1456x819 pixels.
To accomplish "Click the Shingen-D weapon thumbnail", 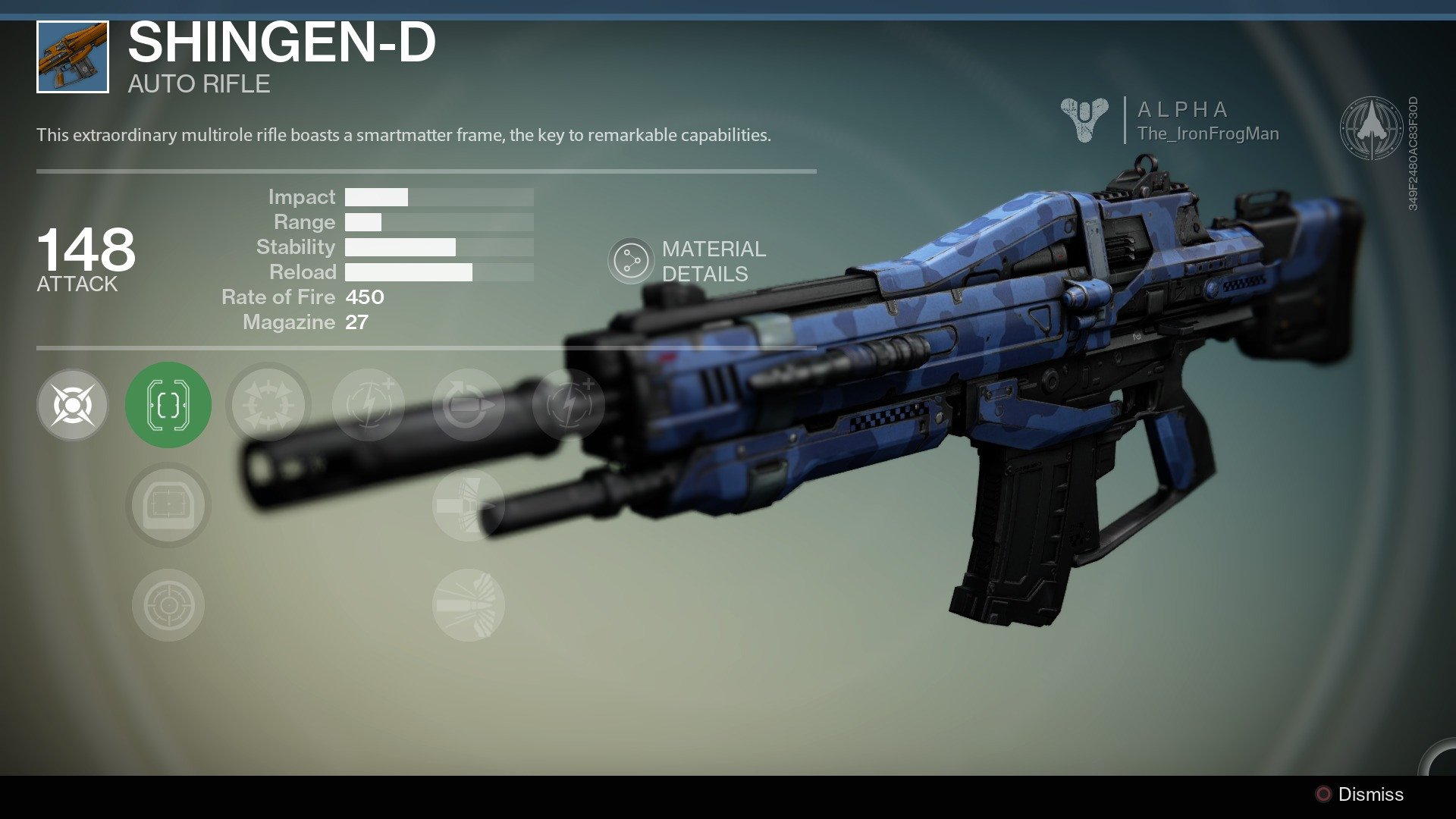I will (x=71, y=56).
